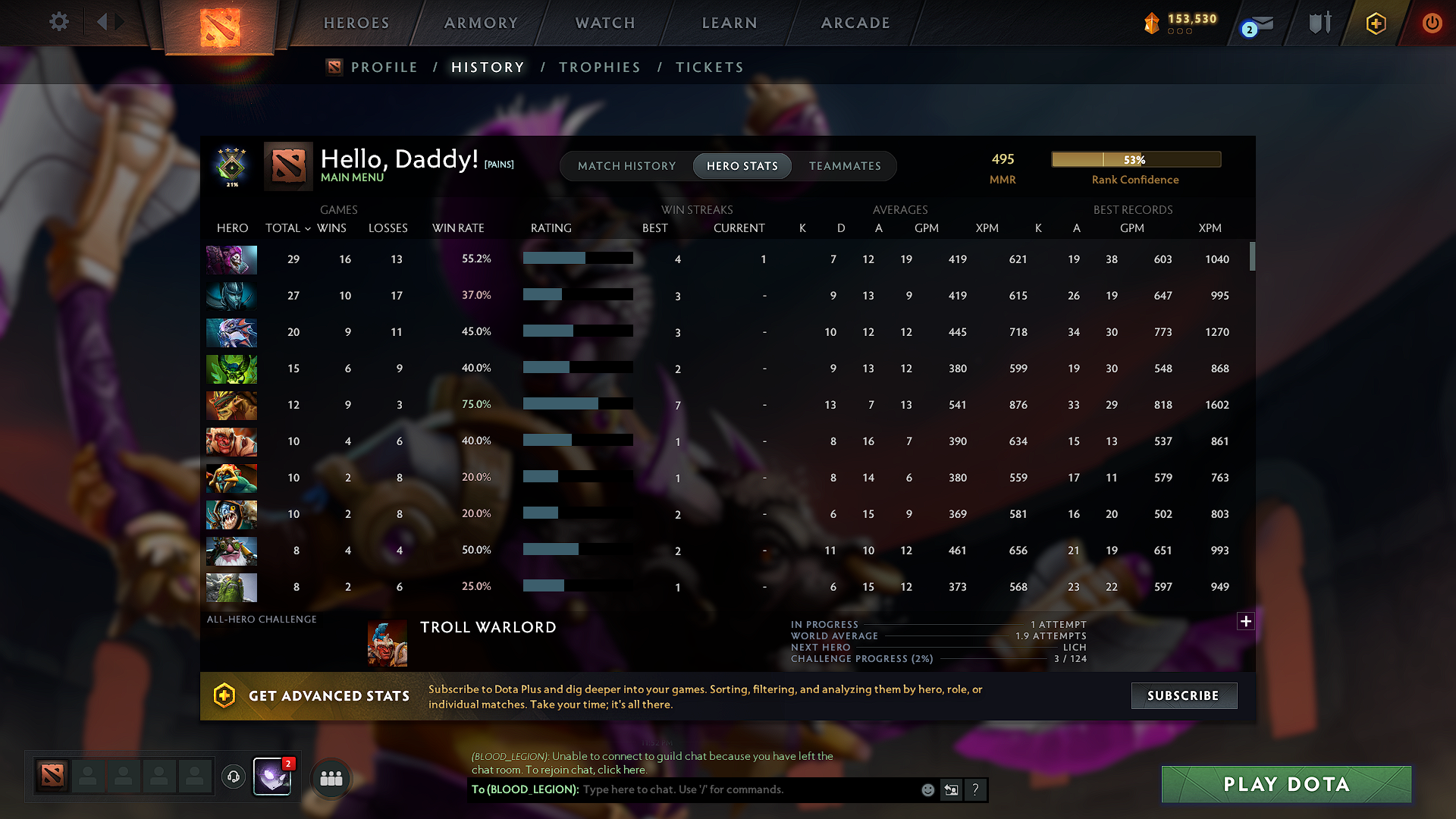The width and height of the screenshot is (1456, 819).
Task: Open the ARCADE menu
Action: [855, 23]
